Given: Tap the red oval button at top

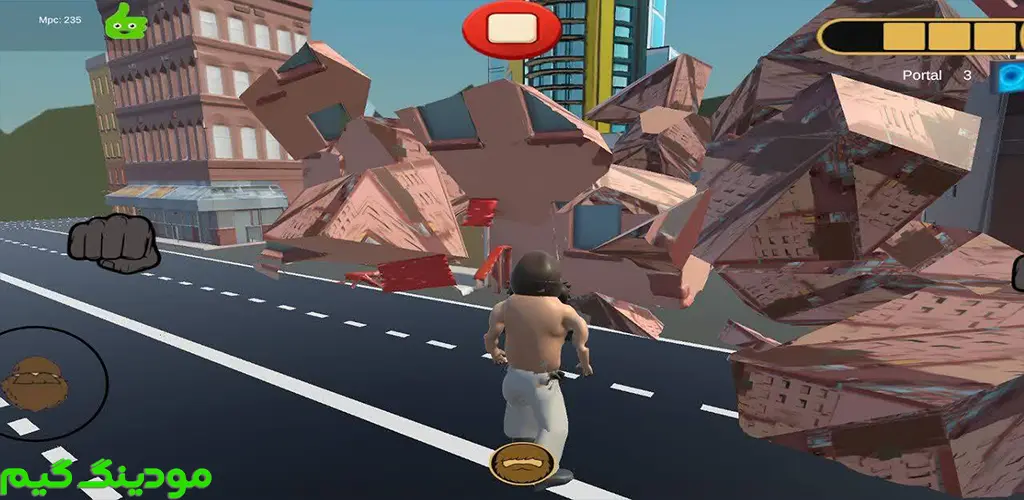Looking at the screenshot, I should [511, 28].
